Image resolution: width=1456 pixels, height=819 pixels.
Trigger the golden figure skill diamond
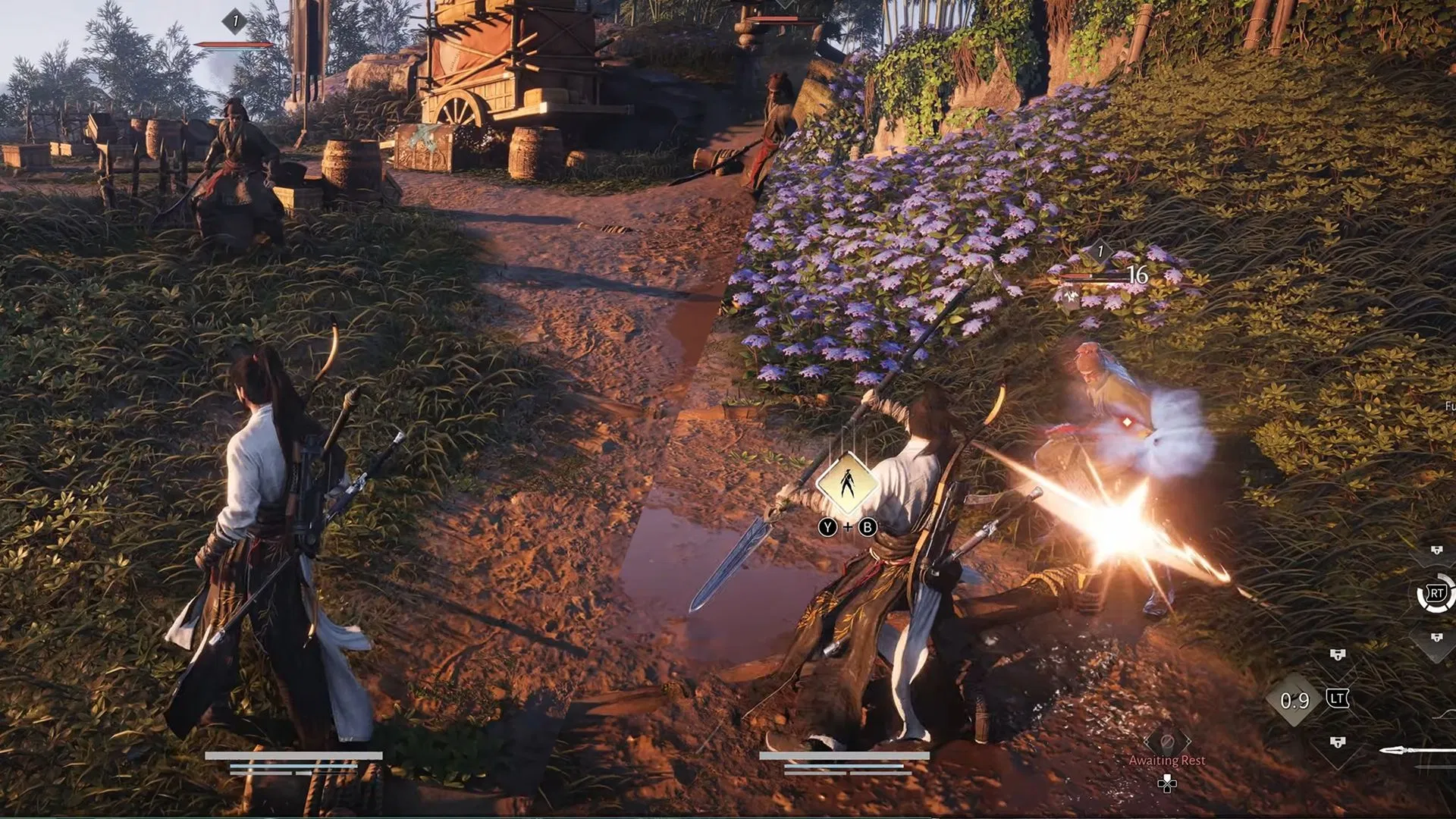coord(847,482)
